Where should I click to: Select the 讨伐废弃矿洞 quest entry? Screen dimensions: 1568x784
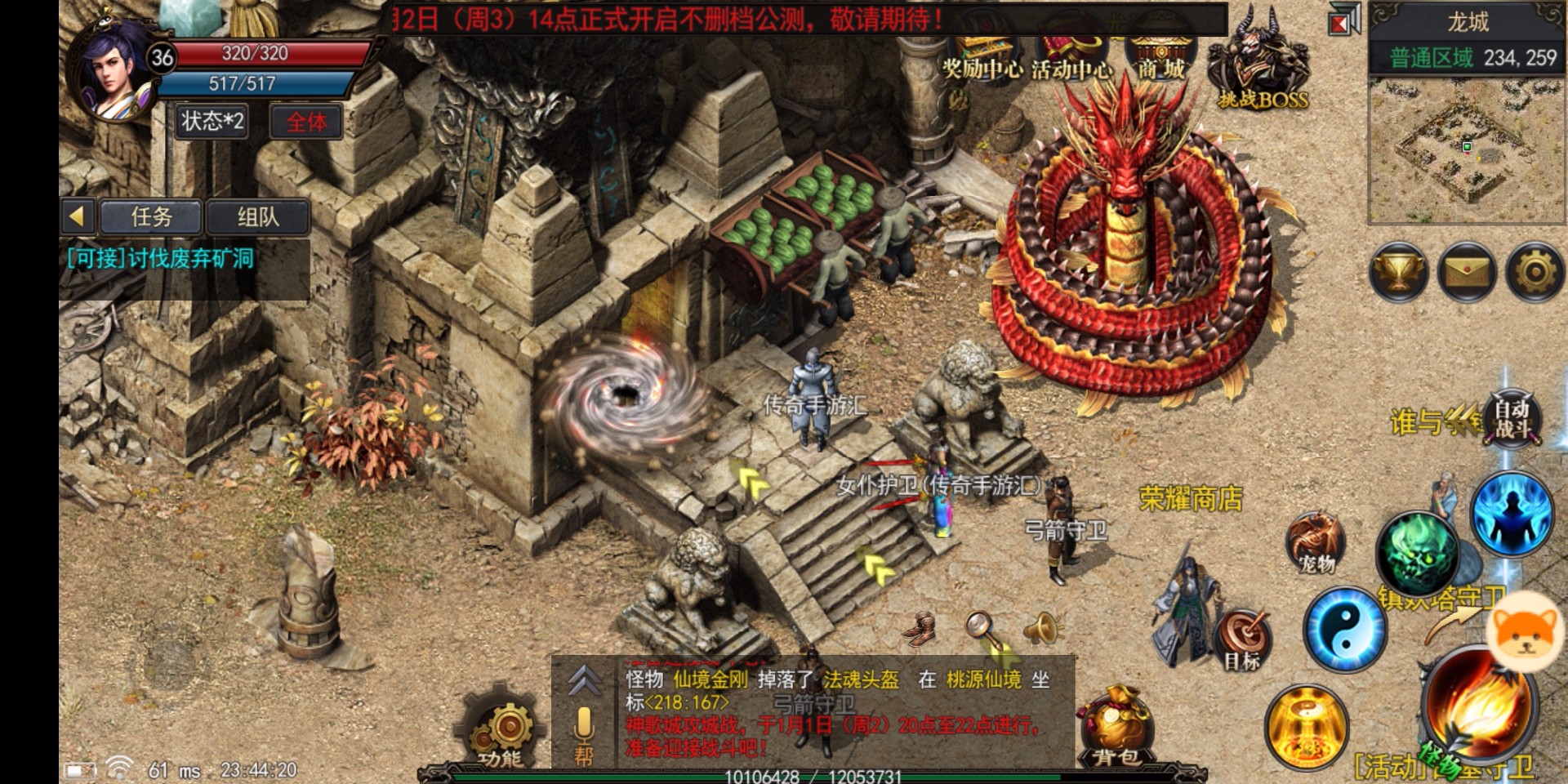click(x=161, y=259)
